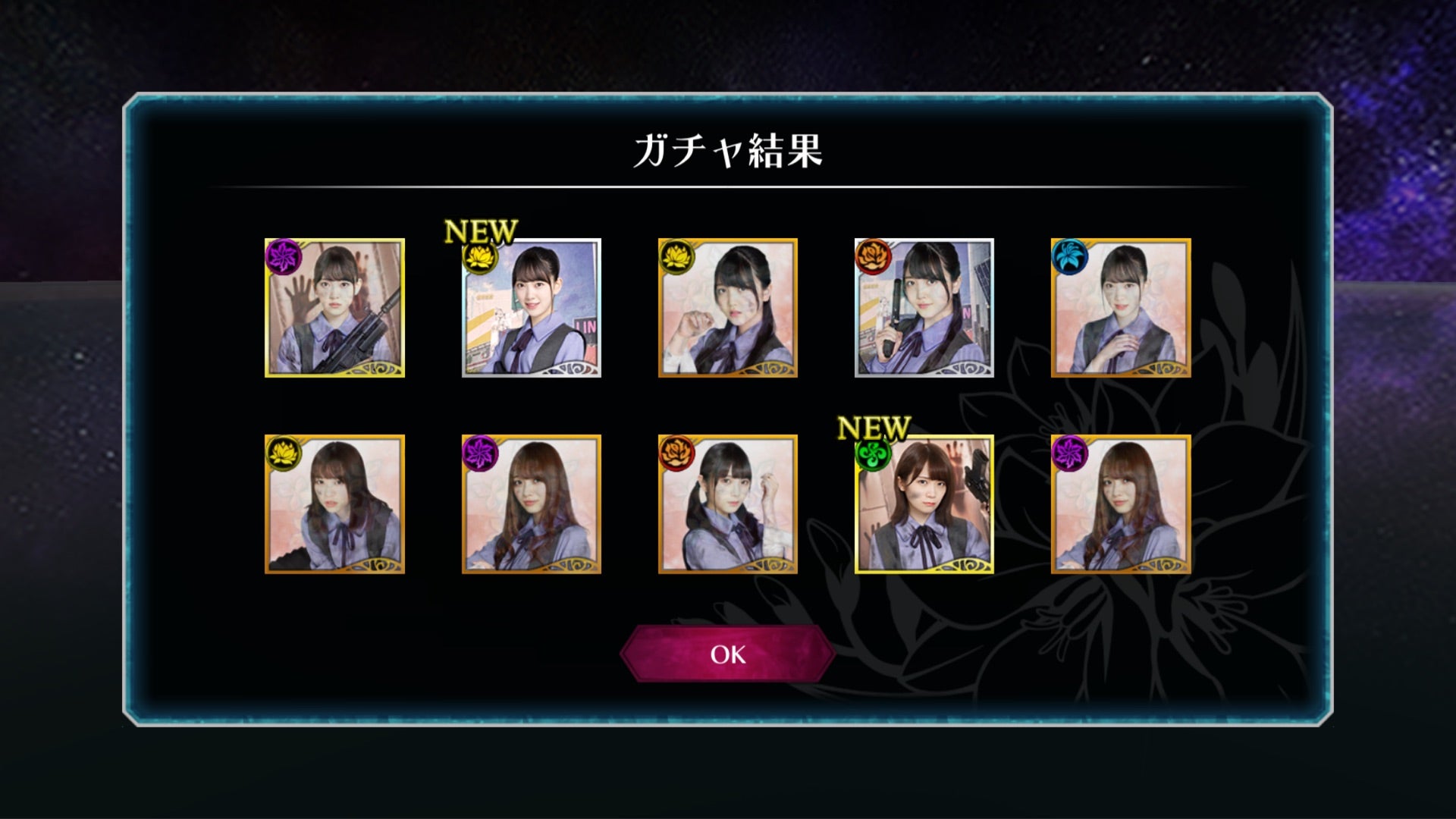Inspect the yellow-emblem card with crouching figure
Image resolution: width=1456 pixels, height=819 pixels.
334,504
